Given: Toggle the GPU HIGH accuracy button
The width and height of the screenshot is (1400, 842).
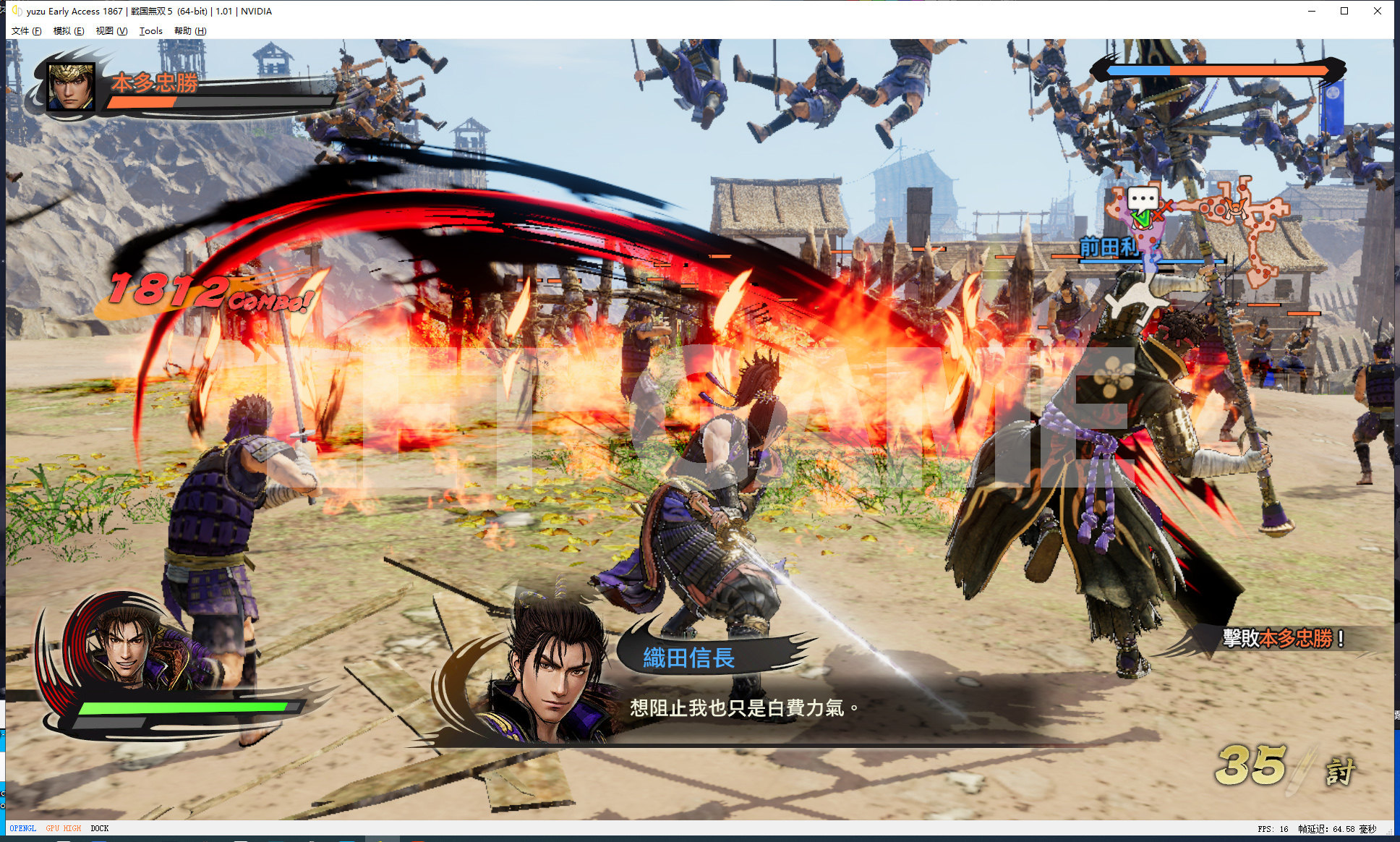Looking at the screenshot, I should 64,828.
